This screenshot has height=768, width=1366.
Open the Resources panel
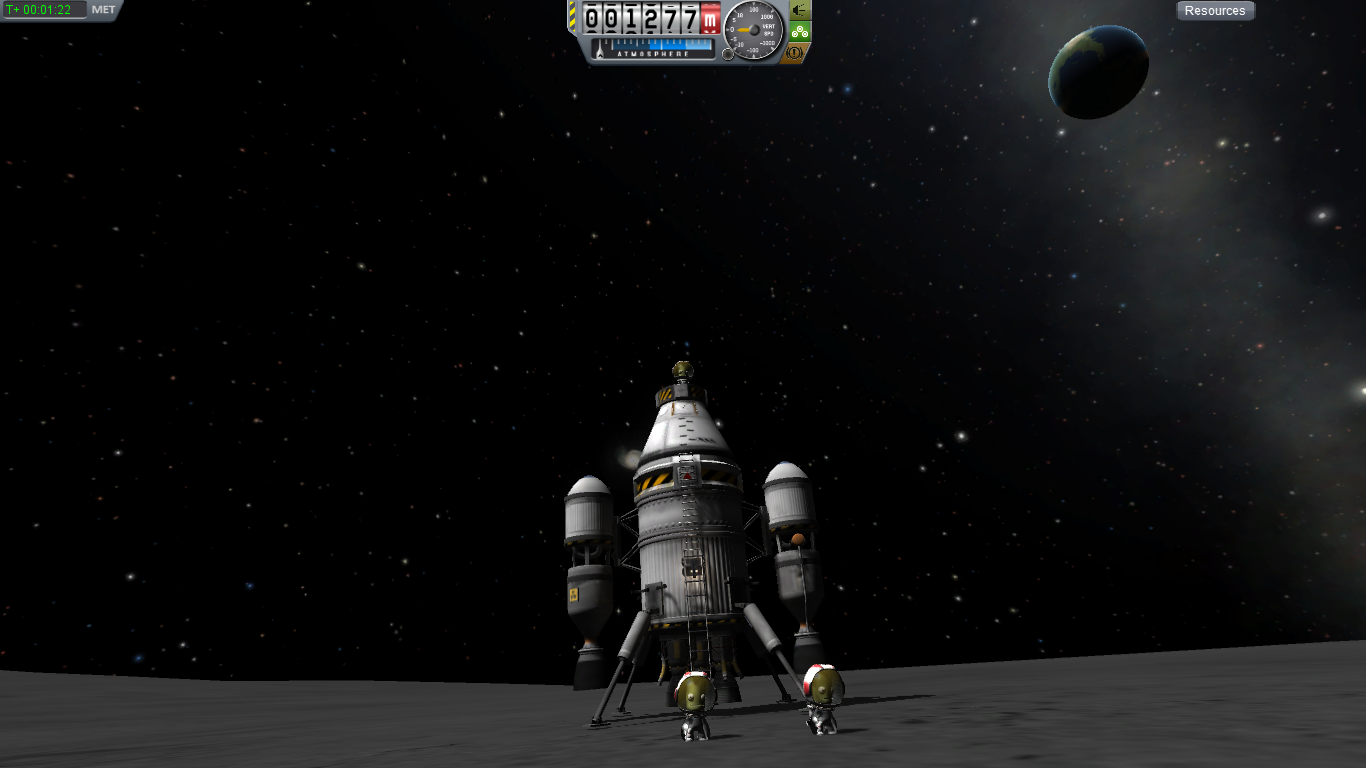pyautogui.click(x=1215, y=11)
